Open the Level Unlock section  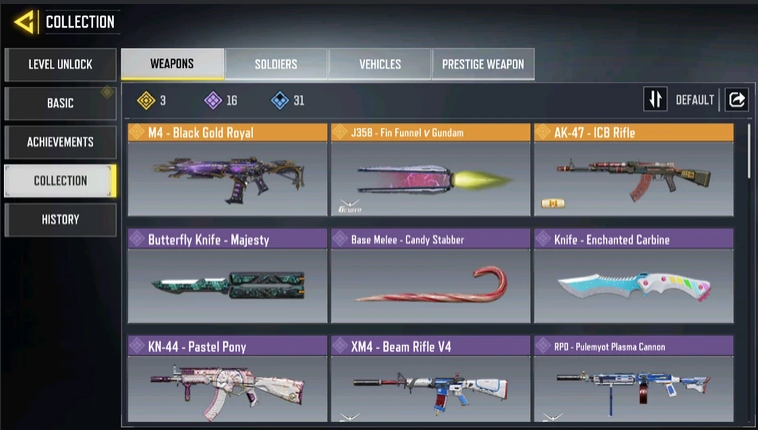[x=60, y=65]
